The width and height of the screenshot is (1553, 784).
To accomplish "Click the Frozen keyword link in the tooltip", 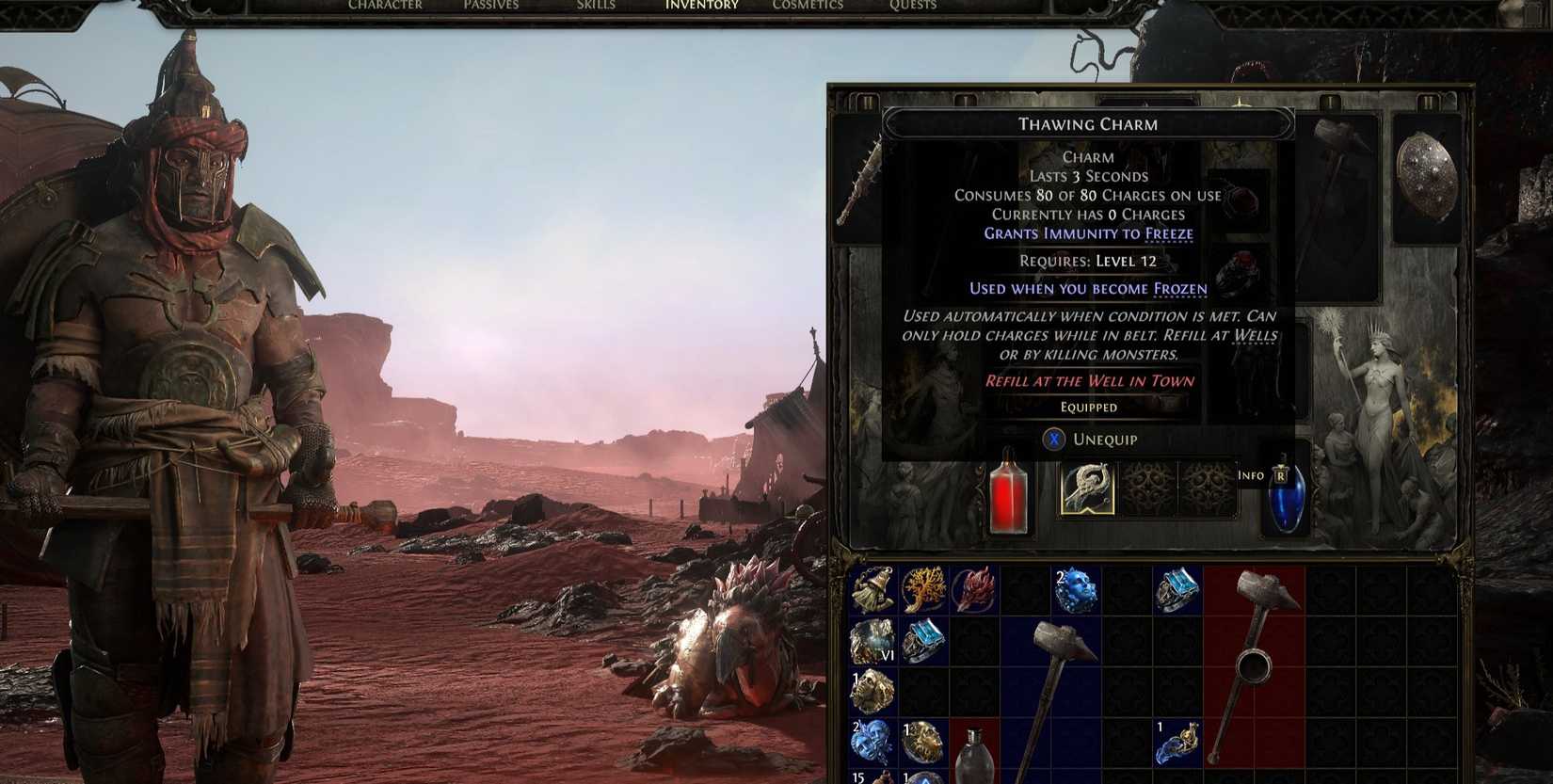I will pos(1182,288).
